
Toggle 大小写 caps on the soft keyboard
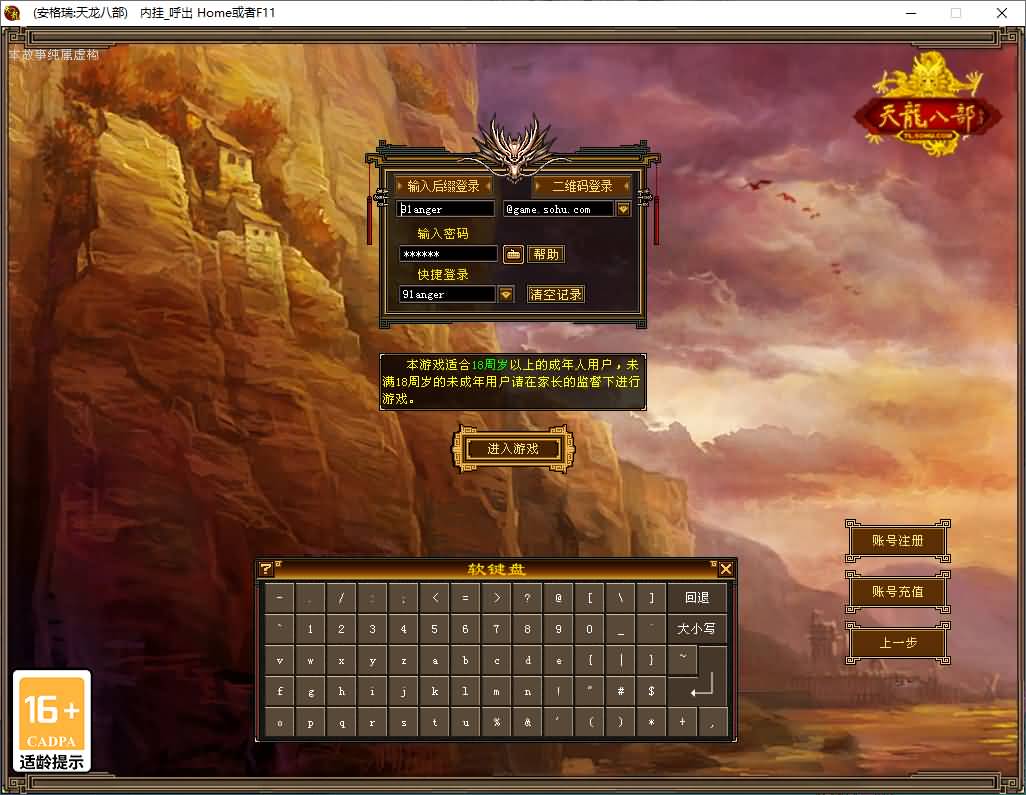coord(697,629)
